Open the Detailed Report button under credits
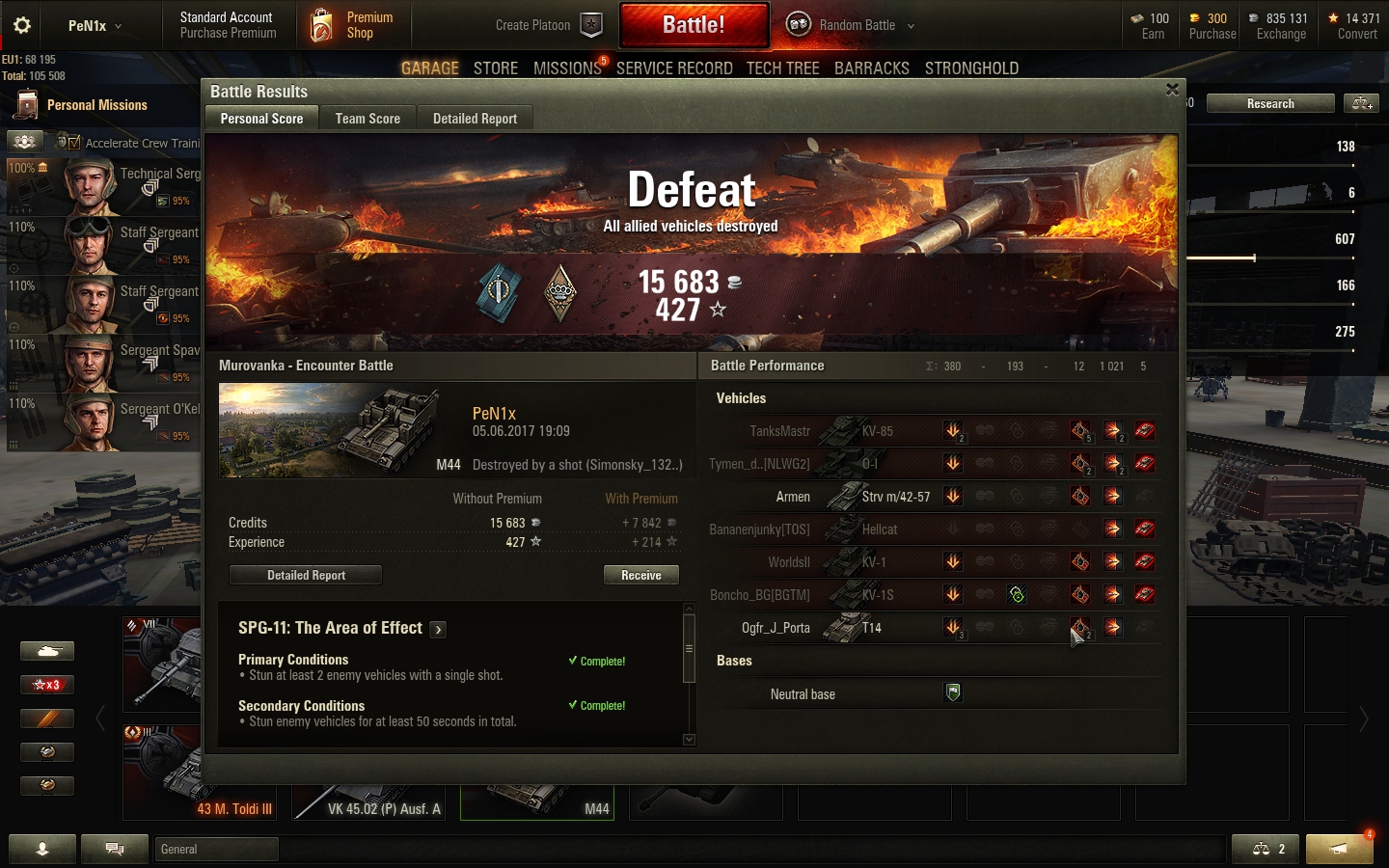The width and height of the screenshot is (1389, 868). coord(306,575)
